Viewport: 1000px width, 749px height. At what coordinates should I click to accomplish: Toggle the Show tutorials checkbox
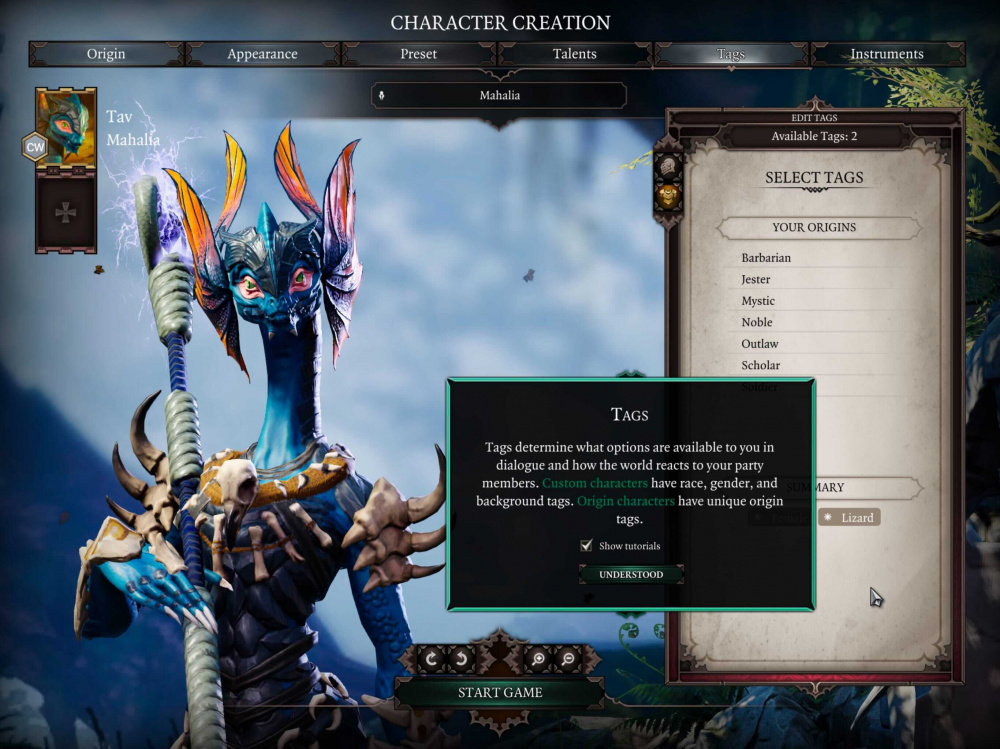click(587, 546)
